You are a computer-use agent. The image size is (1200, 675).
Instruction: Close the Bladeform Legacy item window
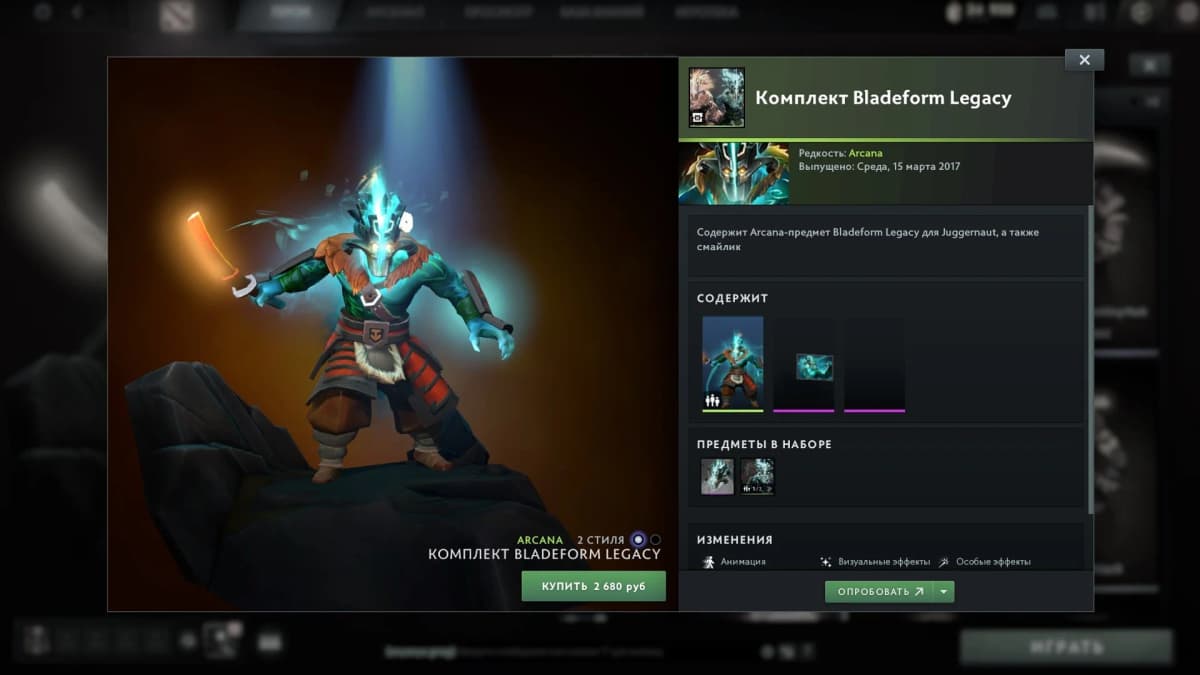click(x=1084, y=60)
